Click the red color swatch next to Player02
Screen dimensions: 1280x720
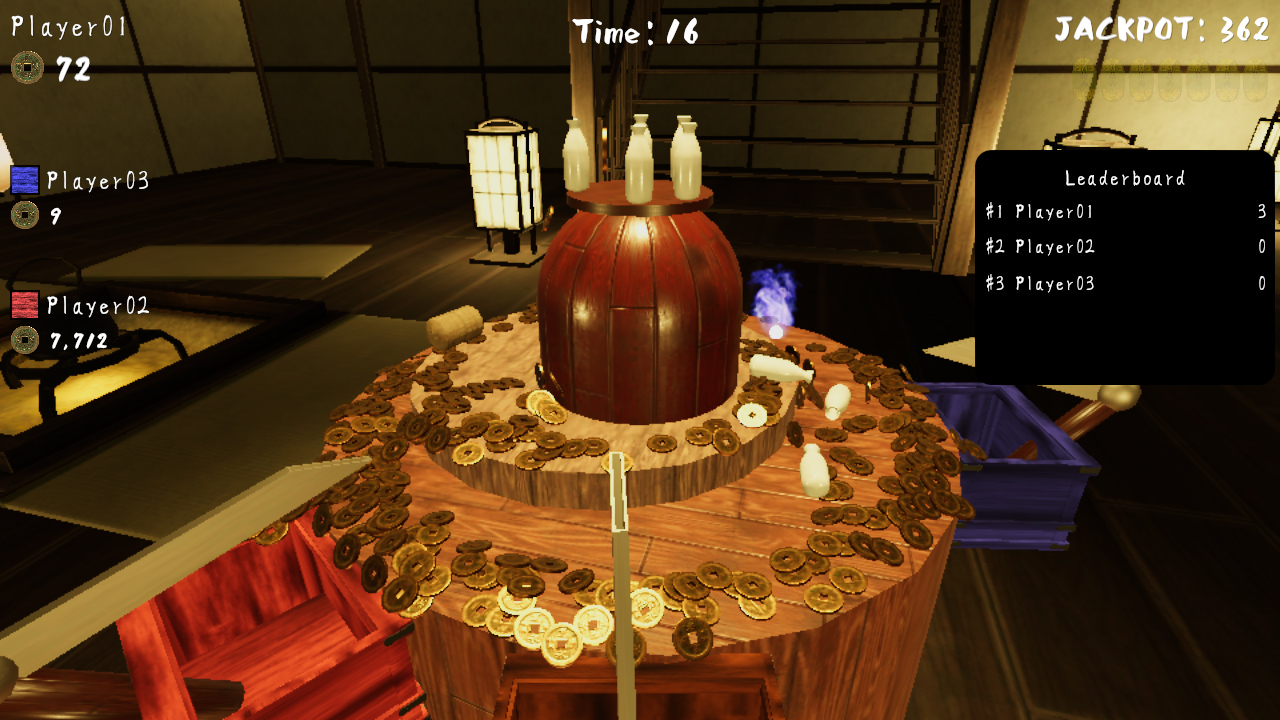click(x=28, y=303)
